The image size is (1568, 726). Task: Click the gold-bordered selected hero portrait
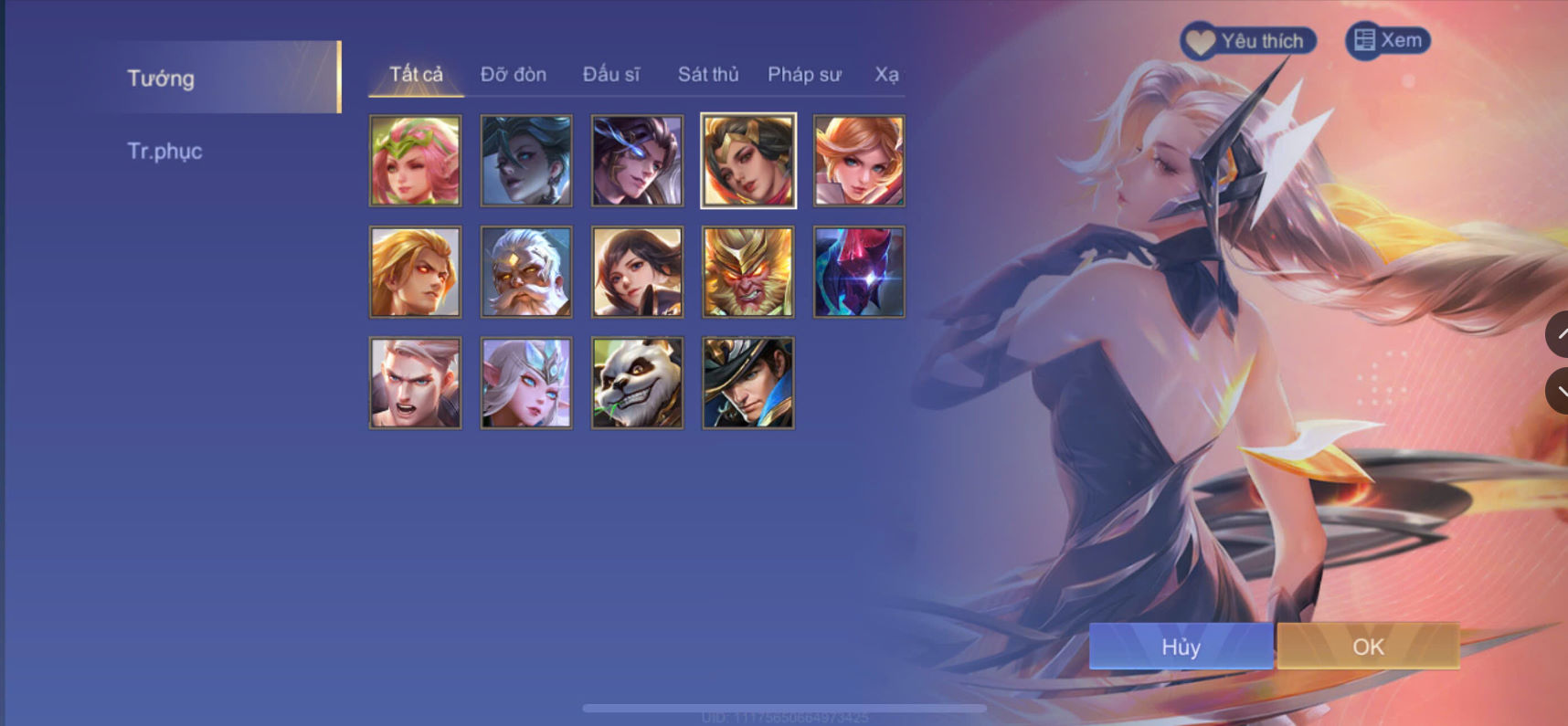[747, 161]
